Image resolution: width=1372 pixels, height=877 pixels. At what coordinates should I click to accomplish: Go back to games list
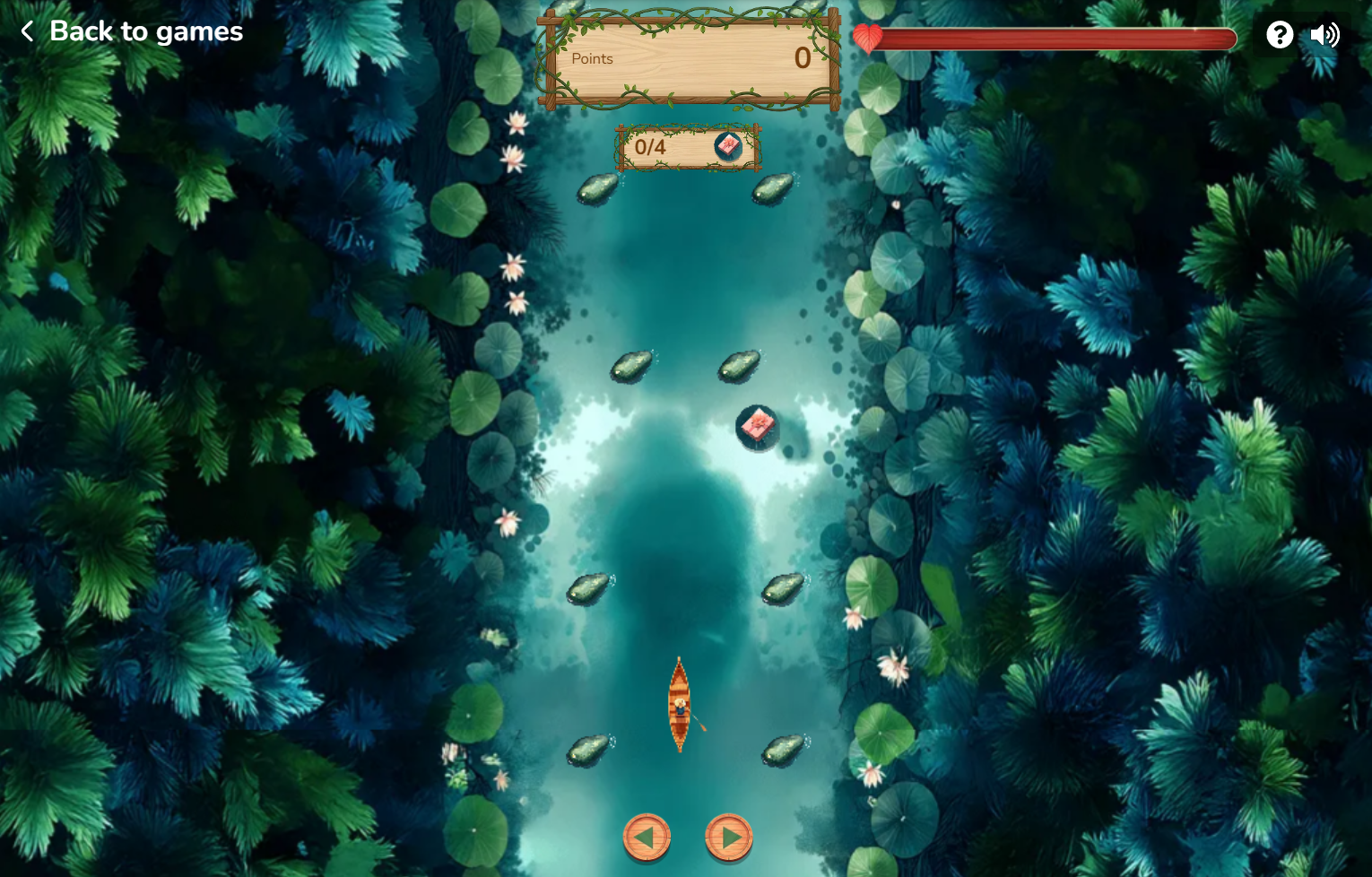[131, 31]
